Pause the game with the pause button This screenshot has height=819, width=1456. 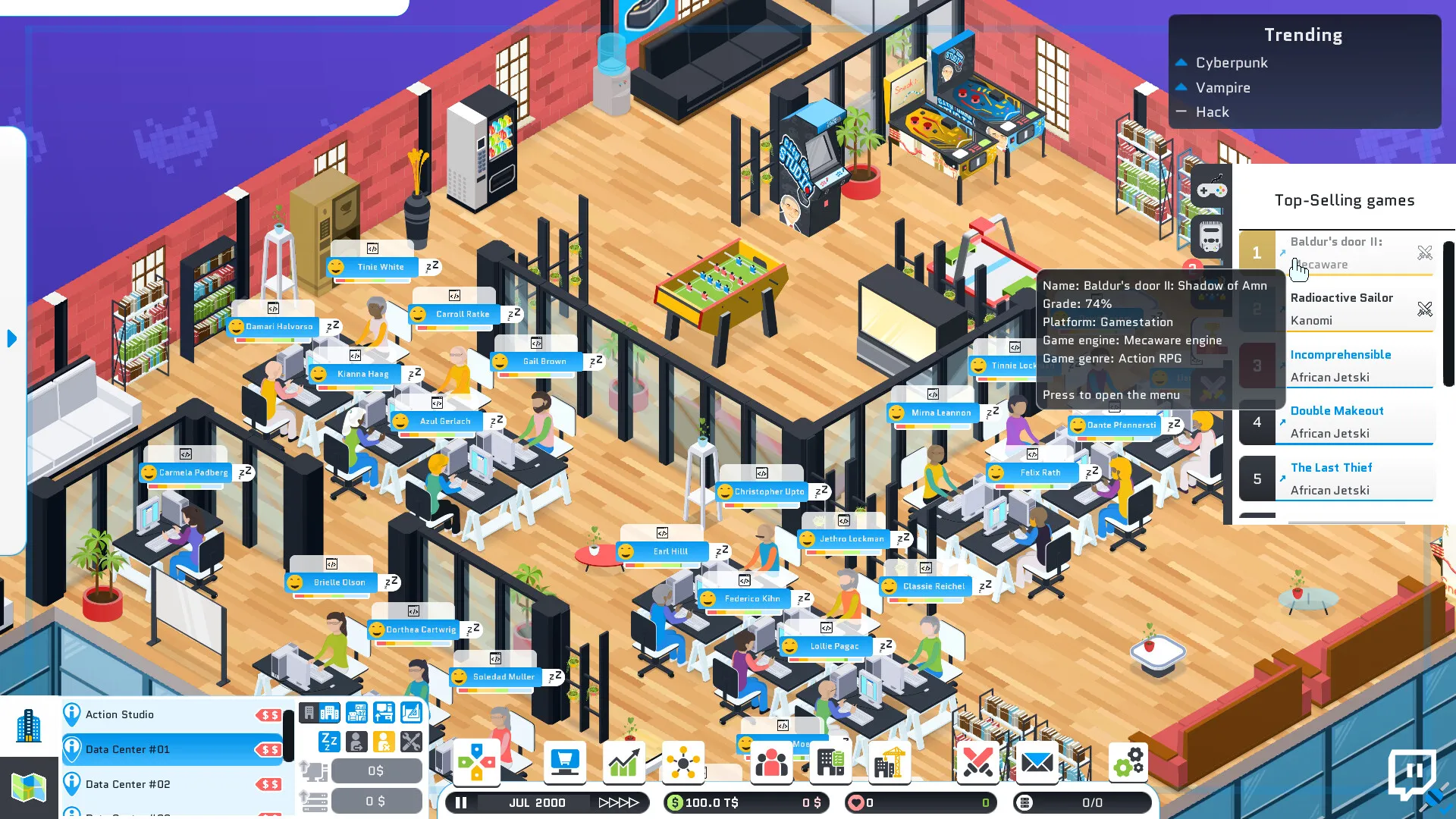pos(460,802)
